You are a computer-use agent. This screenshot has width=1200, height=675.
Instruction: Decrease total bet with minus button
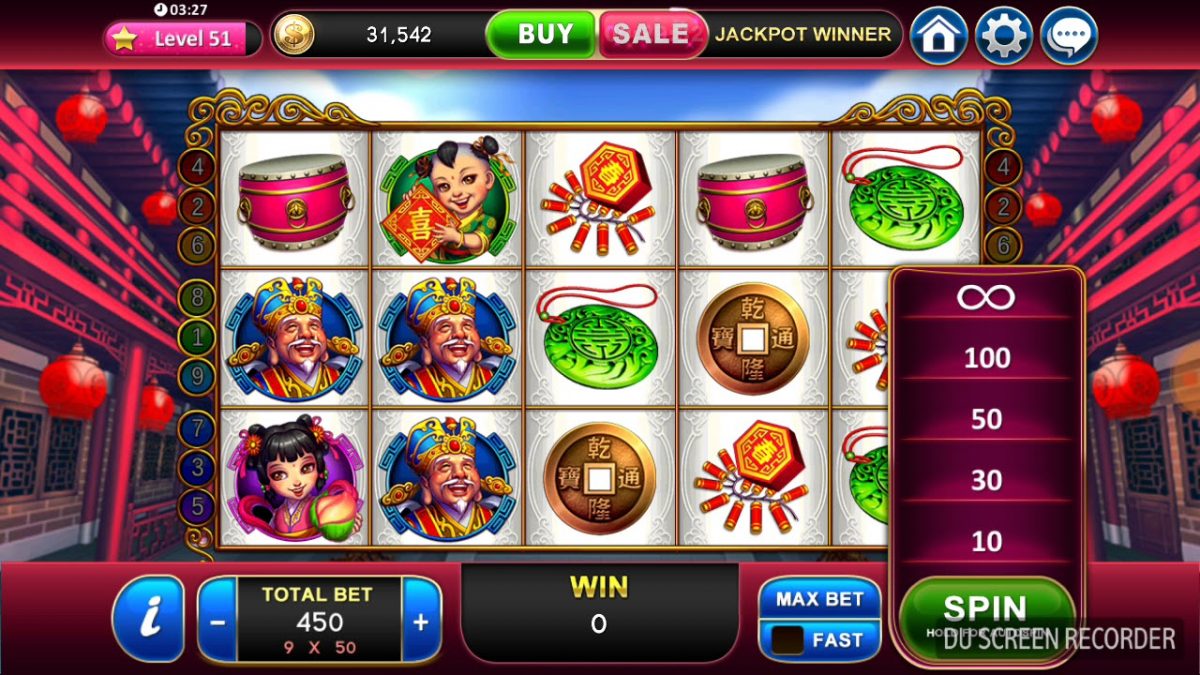218,621
